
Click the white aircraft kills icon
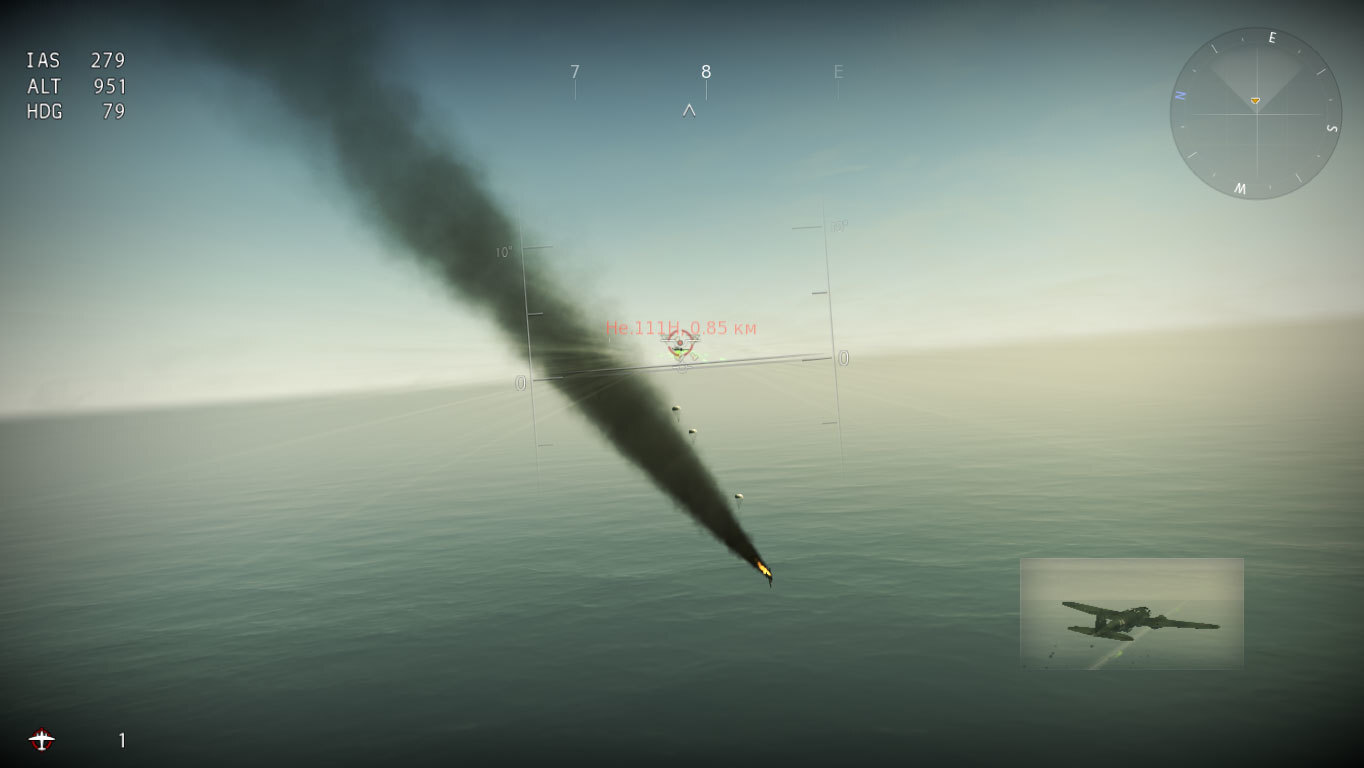click(x=41, y=740)
